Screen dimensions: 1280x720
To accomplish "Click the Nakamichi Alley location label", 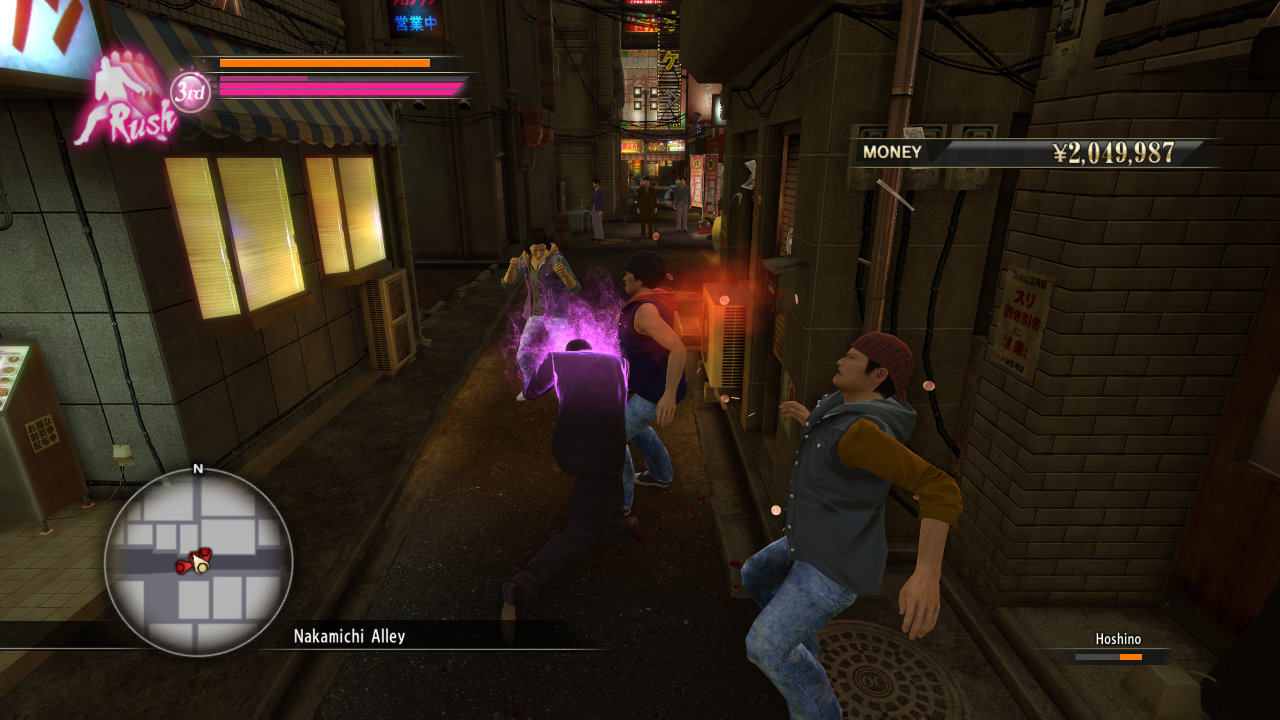I will pyautogui.click(x=349, y=636).
